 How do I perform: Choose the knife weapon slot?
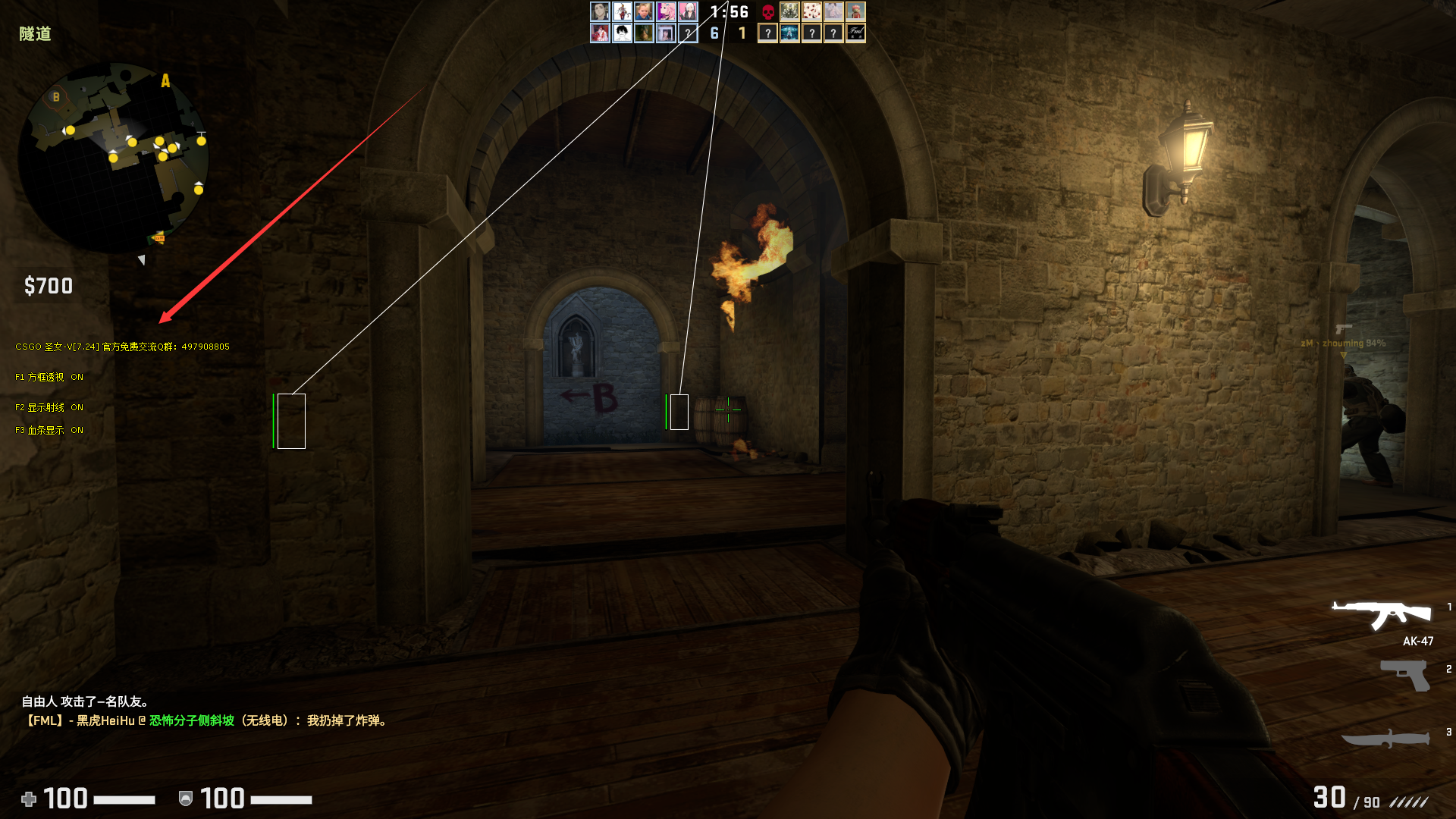[1386, 739]
